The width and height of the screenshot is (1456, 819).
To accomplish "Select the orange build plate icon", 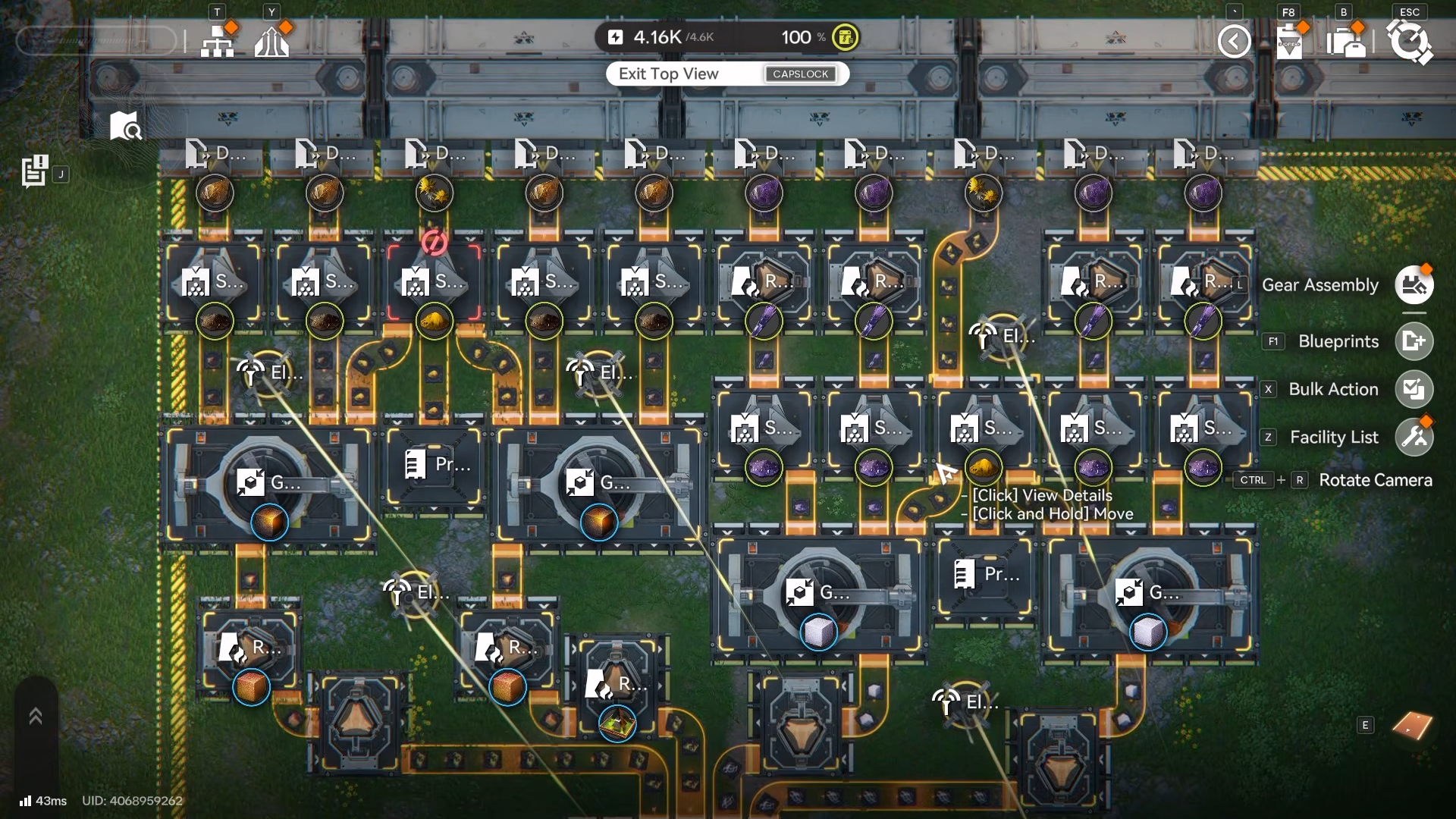I will click(1412, 726).
